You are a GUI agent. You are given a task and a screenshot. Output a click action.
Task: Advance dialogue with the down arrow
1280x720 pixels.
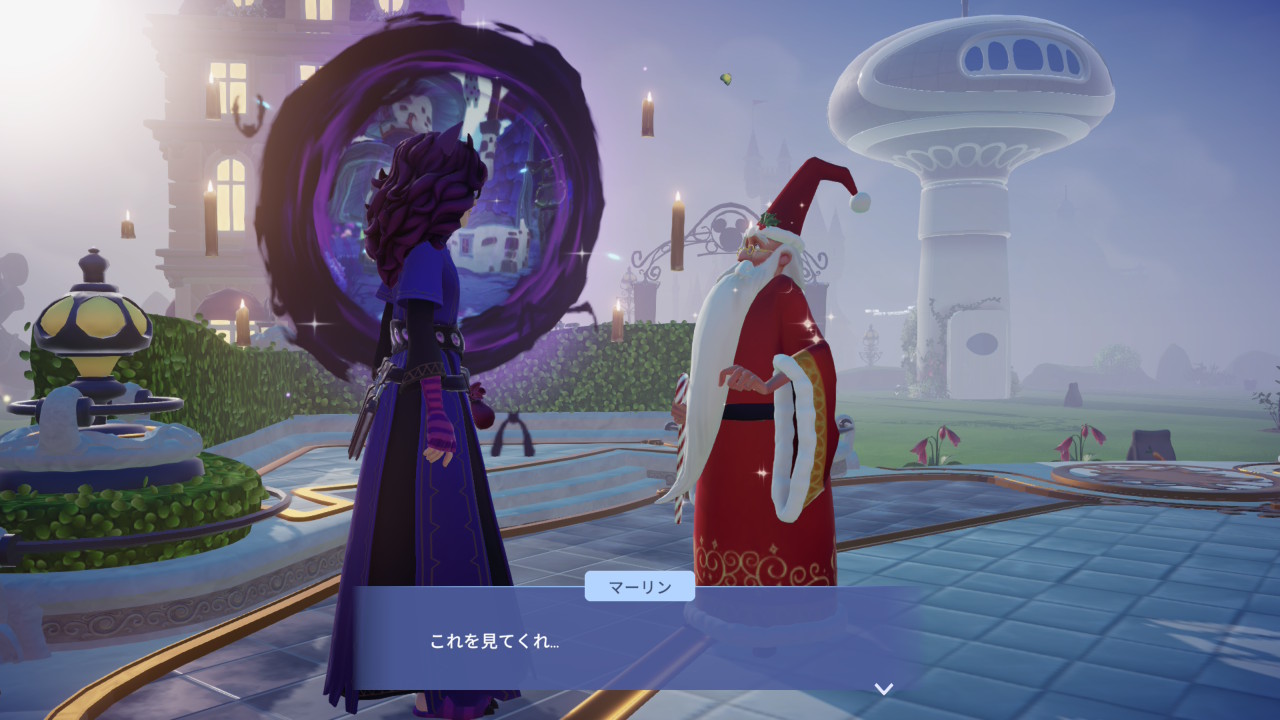(883, 688)
